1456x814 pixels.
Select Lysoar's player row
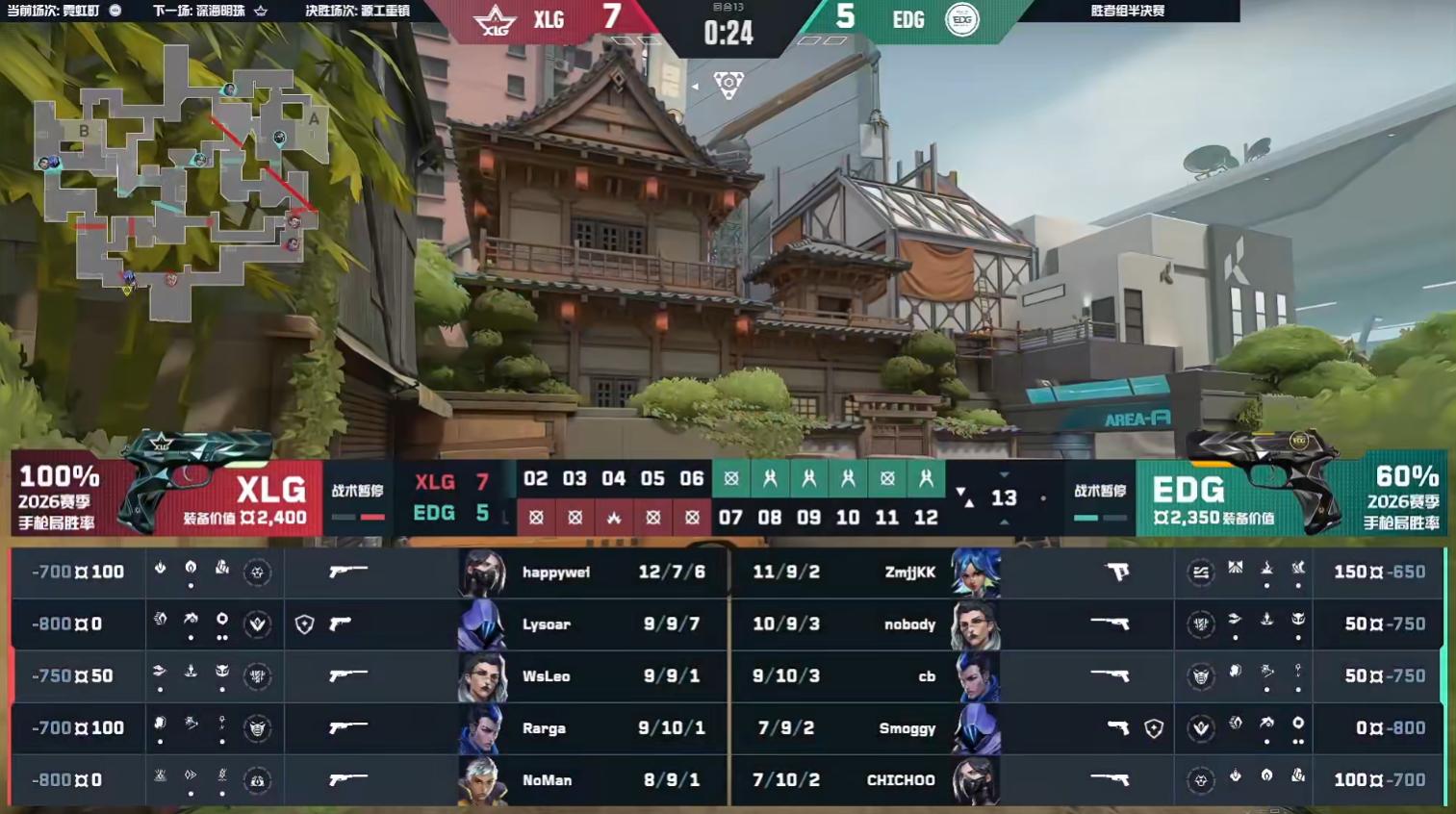pyautogui.click(x=546, y=624)
